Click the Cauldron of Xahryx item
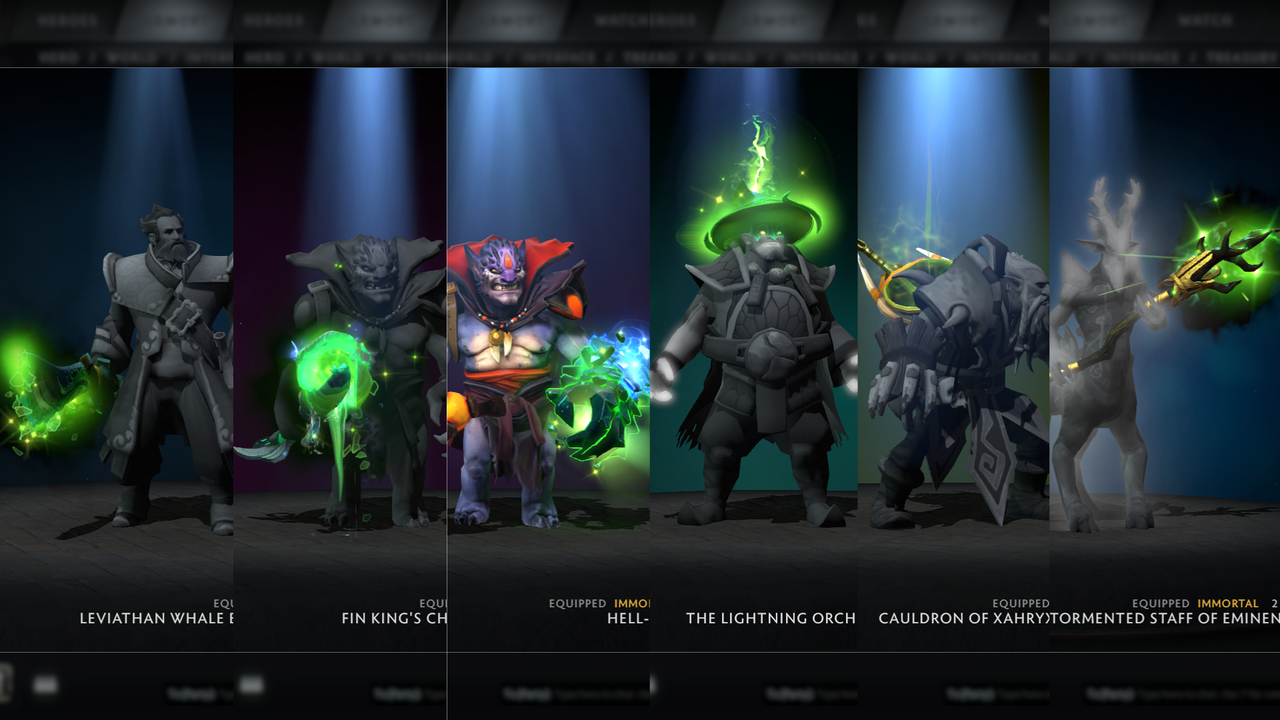This screenshot has height=720, width=1280. [960, 618]
